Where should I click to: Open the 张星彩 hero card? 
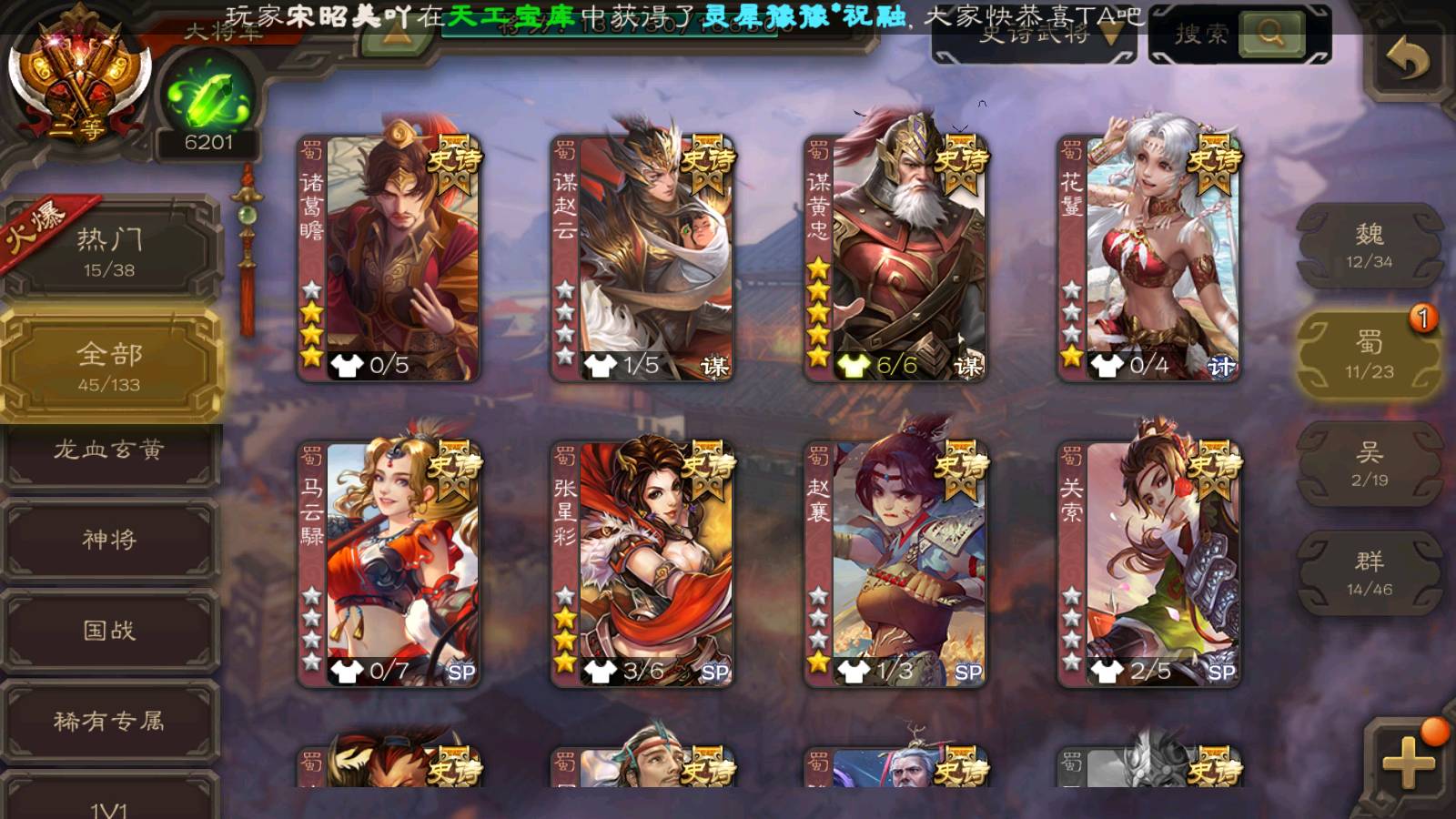(x=642, y=564)
